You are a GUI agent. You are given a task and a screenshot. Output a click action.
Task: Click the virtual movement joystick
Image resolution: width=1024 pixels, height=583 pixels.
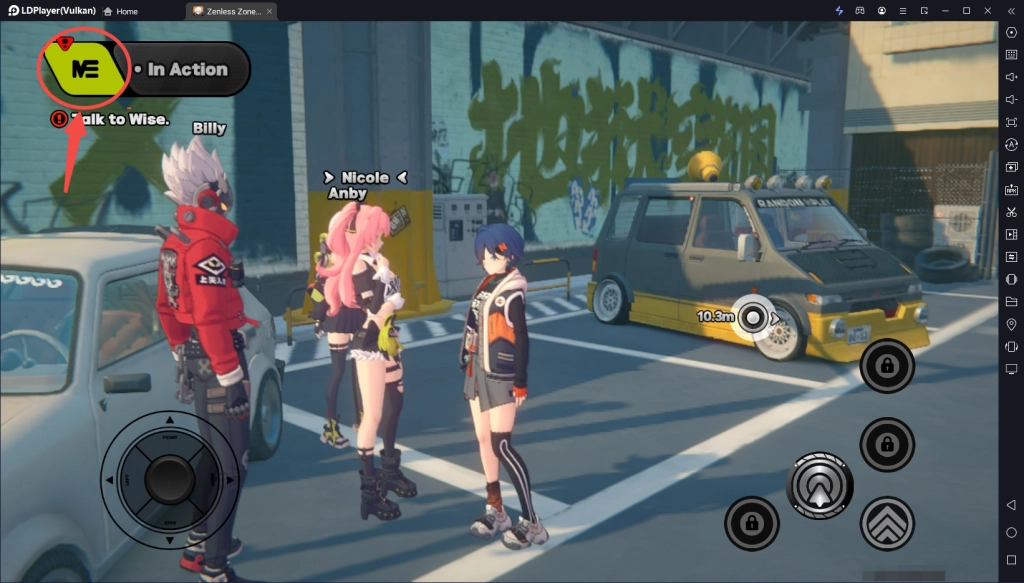[x=170, y=480]
